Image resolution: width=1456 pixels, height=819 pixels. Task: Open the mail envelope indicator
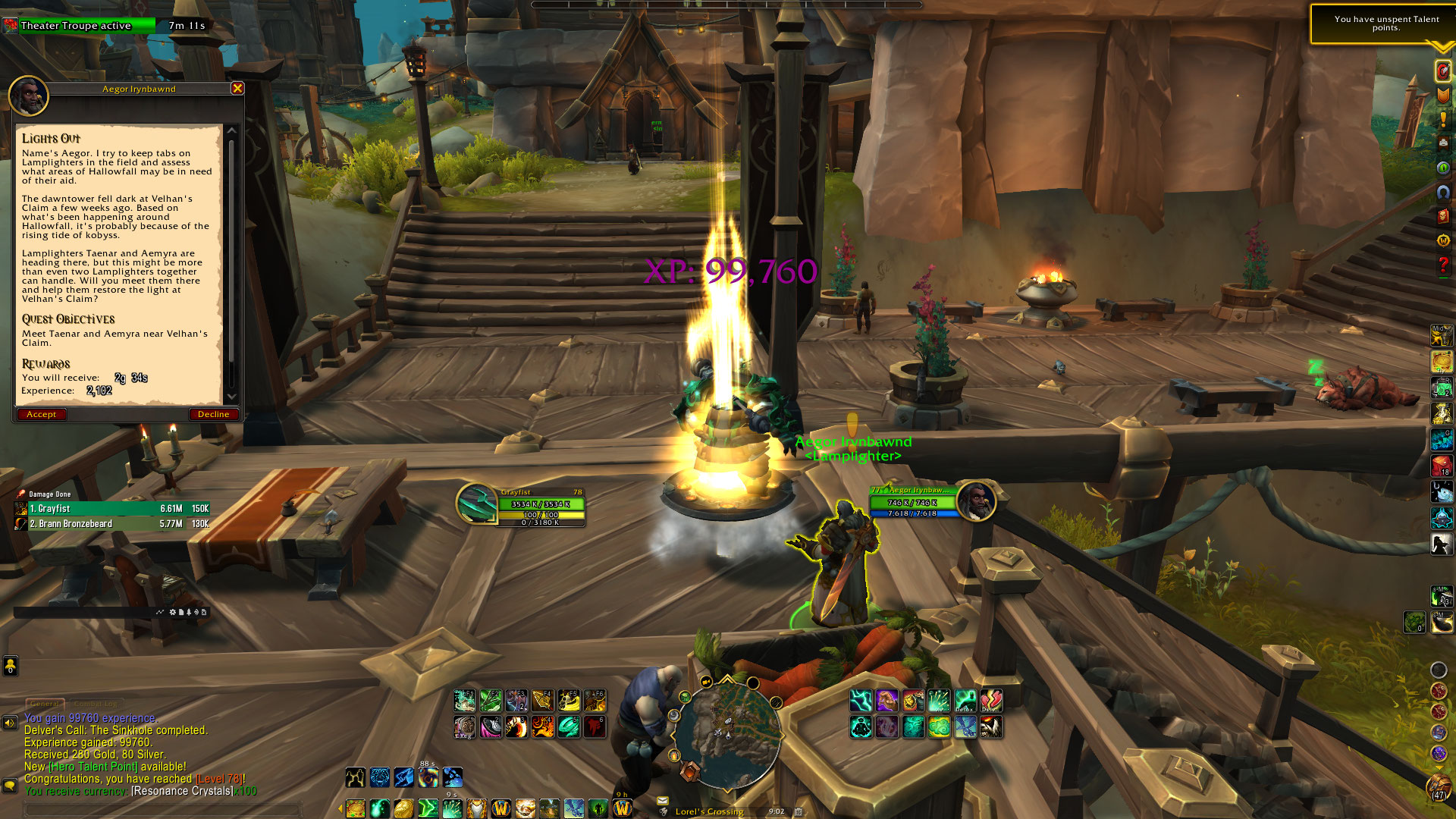click(663, 801)
